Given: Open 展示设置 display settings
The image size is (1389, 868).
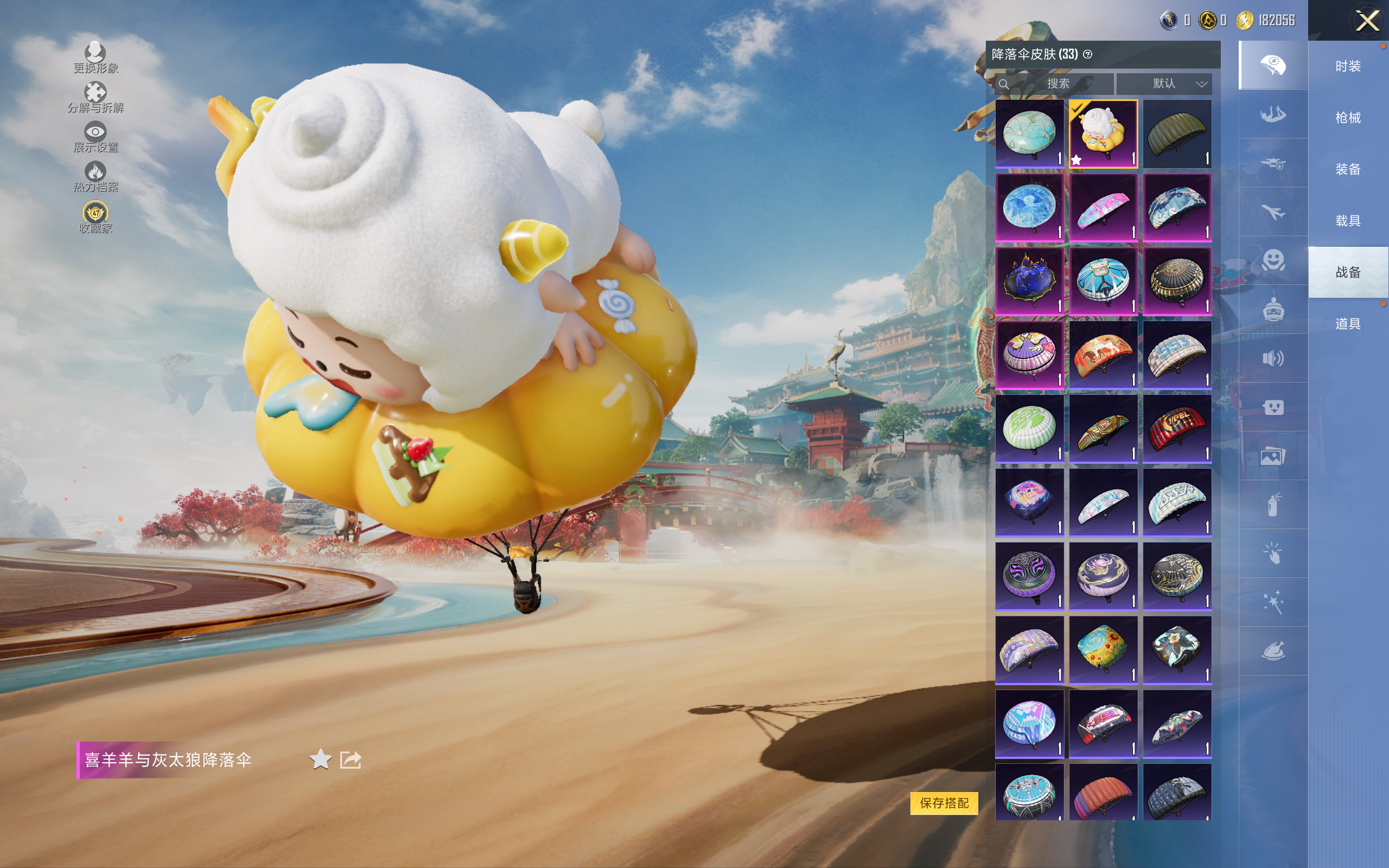Looking at the screenshot, I should pyautogui.click(x=95, y=137).
